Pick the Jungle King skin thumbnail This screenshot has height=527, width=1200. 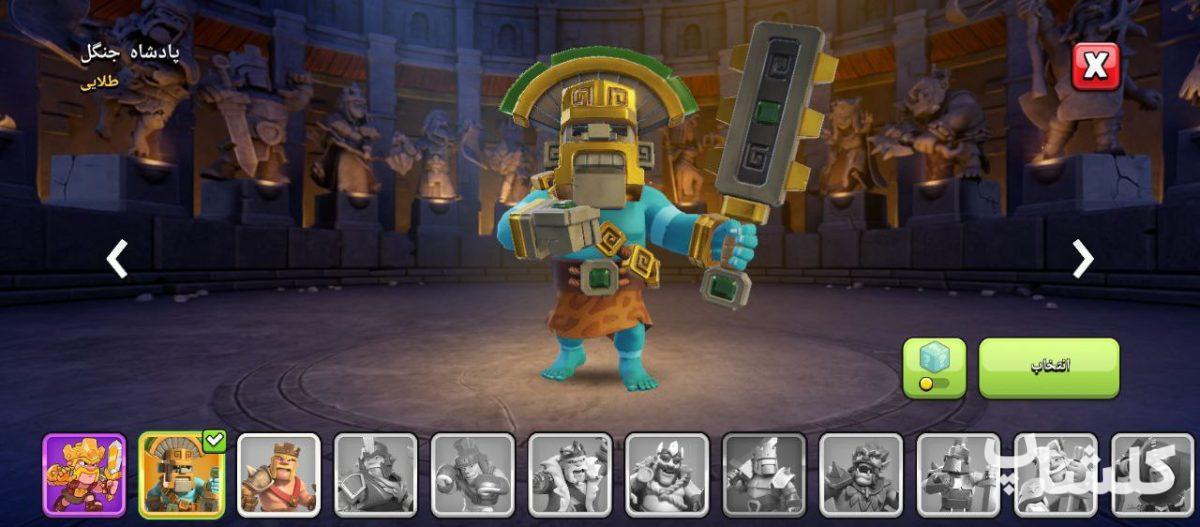pyautogui.click(x=182, y=475)
